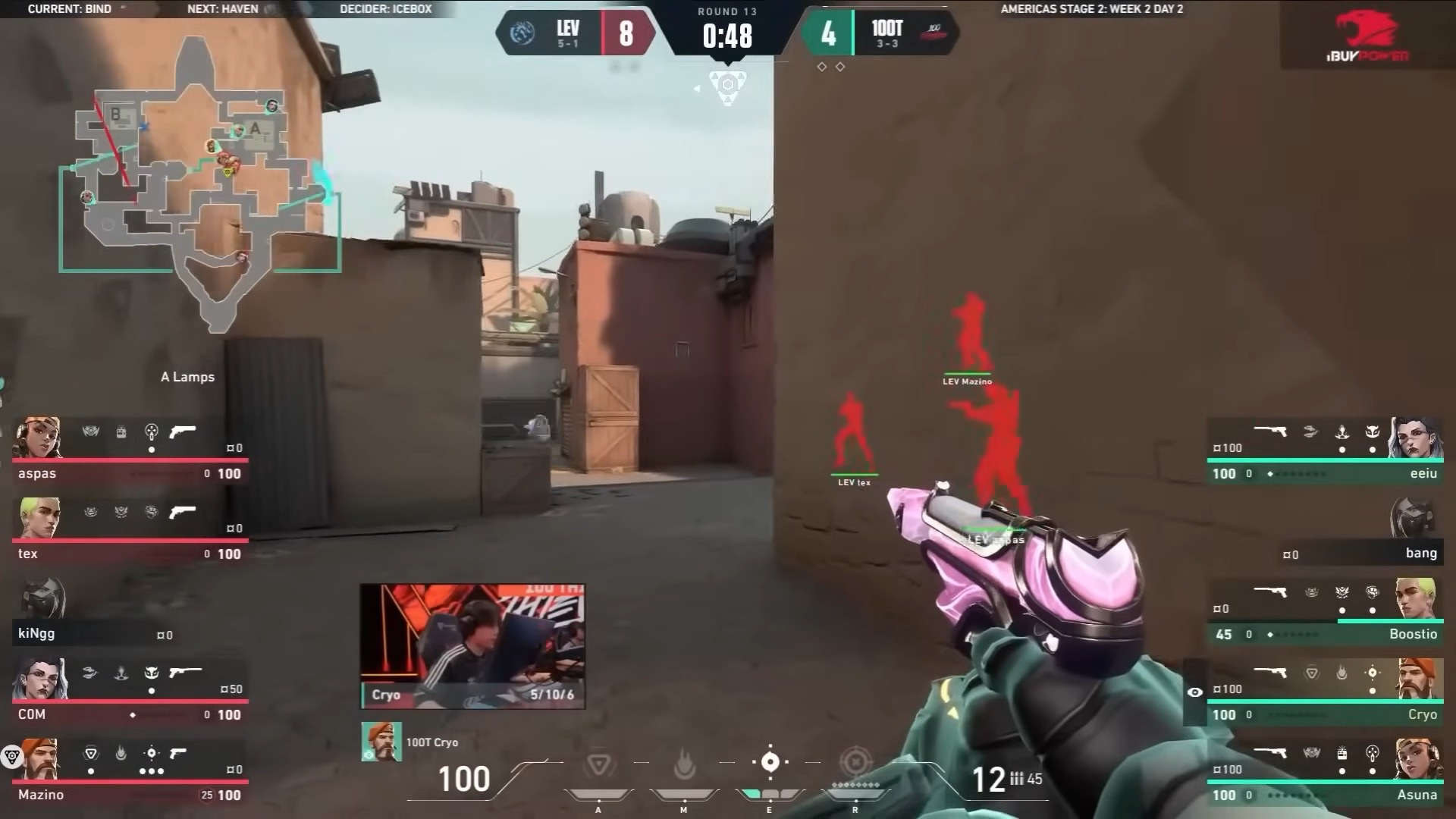Select the NEXT: HAVEN tab
The image size is (1456, 819).
click(x=224, y=9)
